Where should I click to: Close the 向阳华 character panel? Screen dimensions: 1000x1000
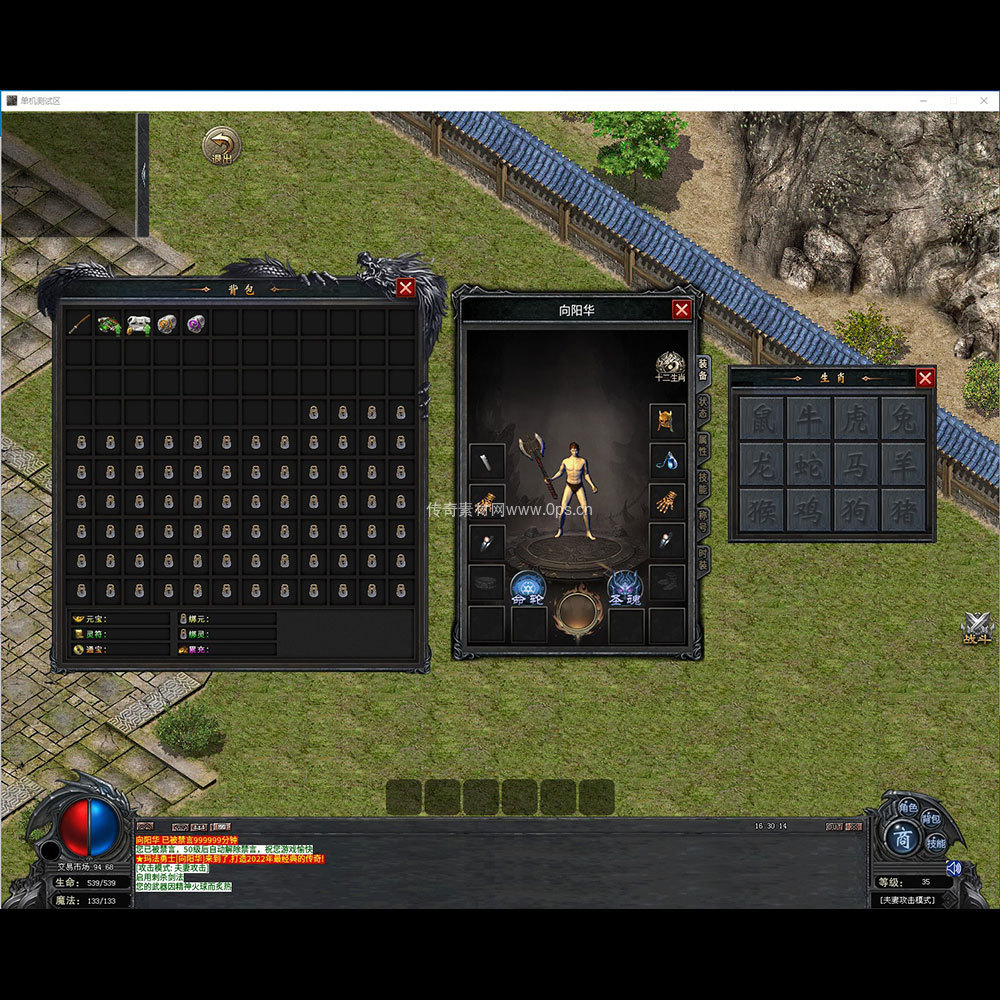point(681,310)
